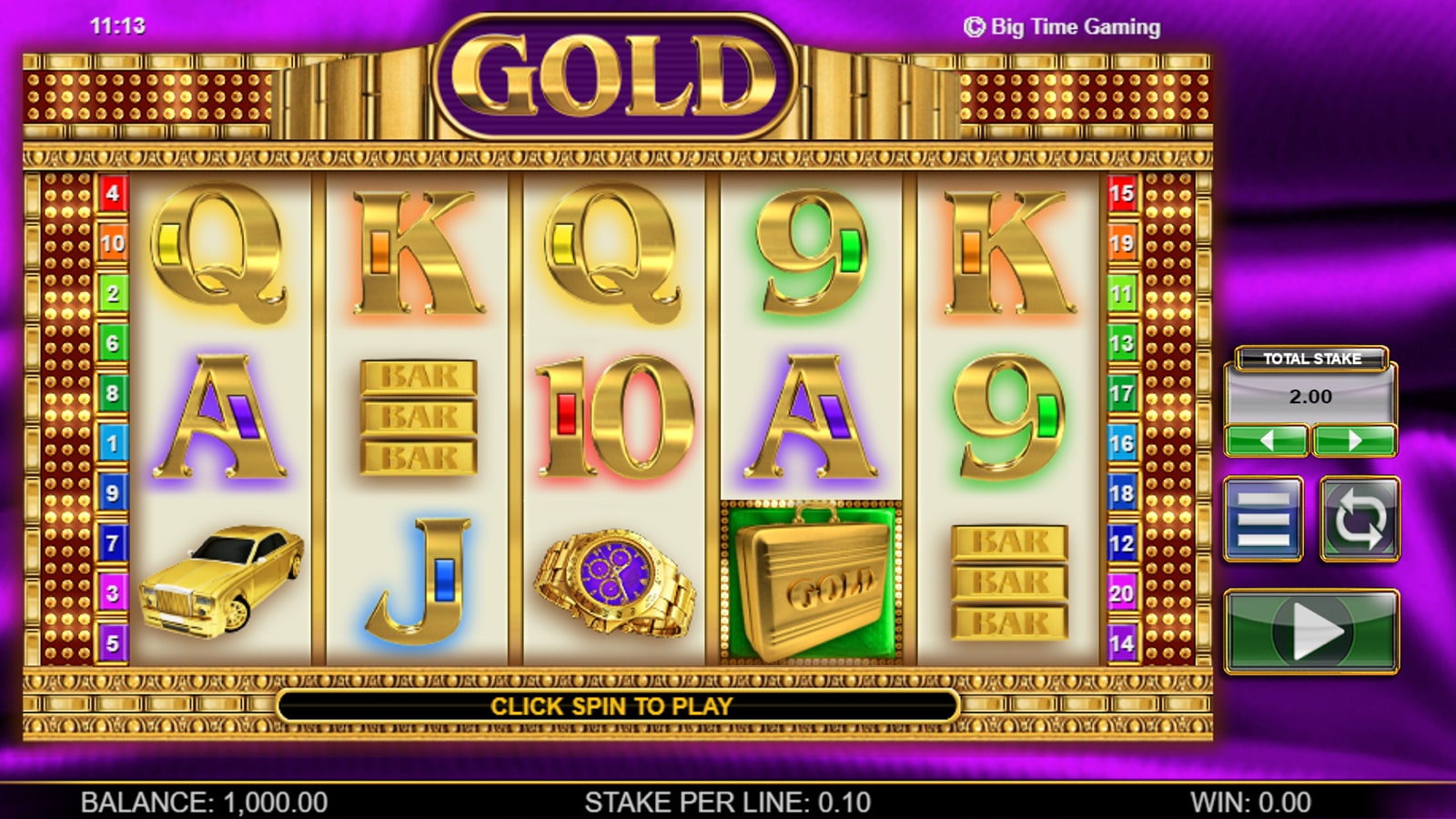
Task: Show payline 14 marker
Action: click(1121, 643)
